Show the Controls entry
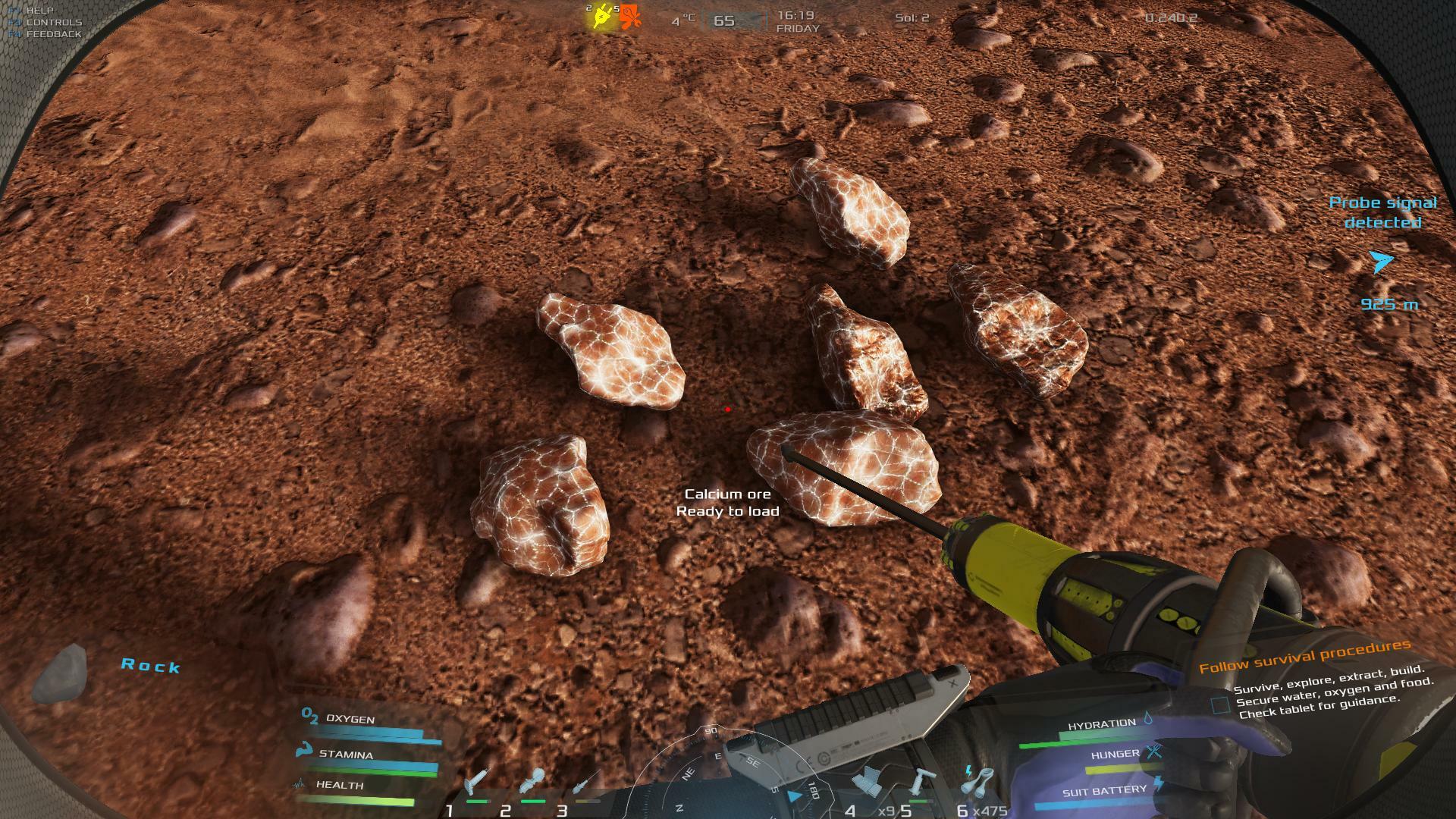The width and height of the screenshot is (1456, 819). 53,23
